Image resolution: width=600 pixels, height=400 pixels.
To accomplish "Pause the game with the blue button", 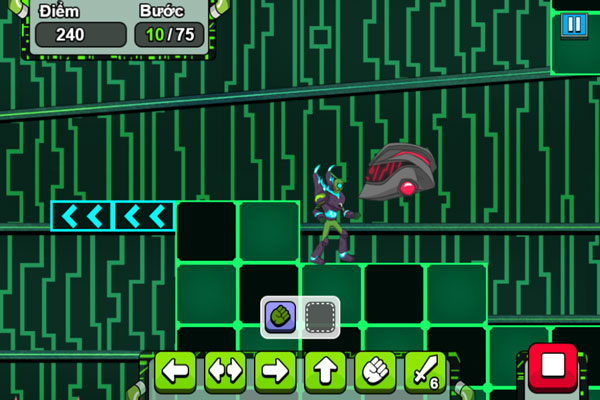I will [574, 24].
